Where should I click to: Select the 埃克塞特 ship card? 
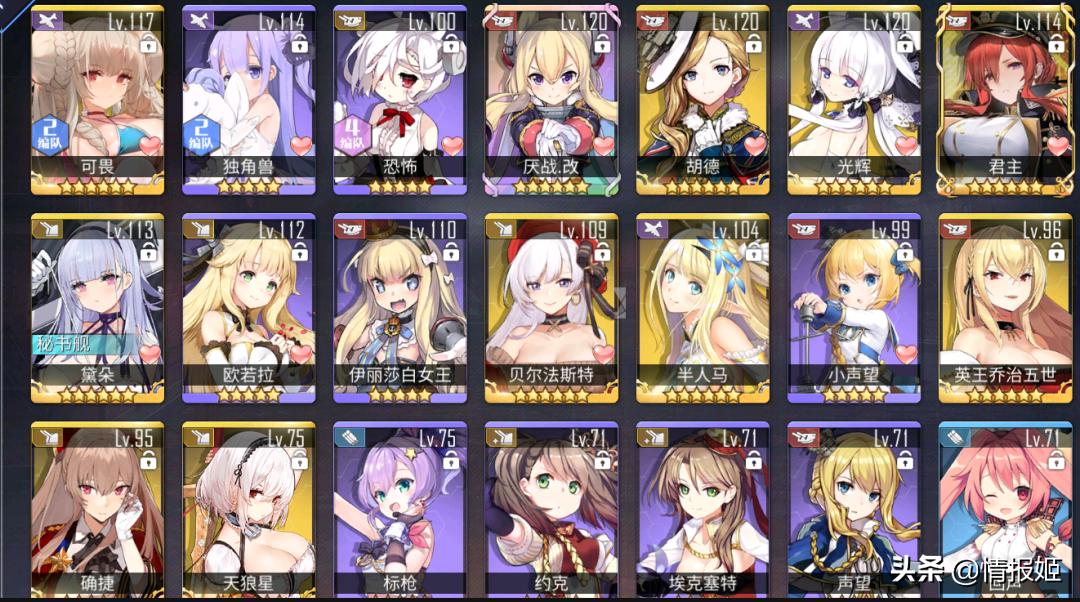coord(702,510)
